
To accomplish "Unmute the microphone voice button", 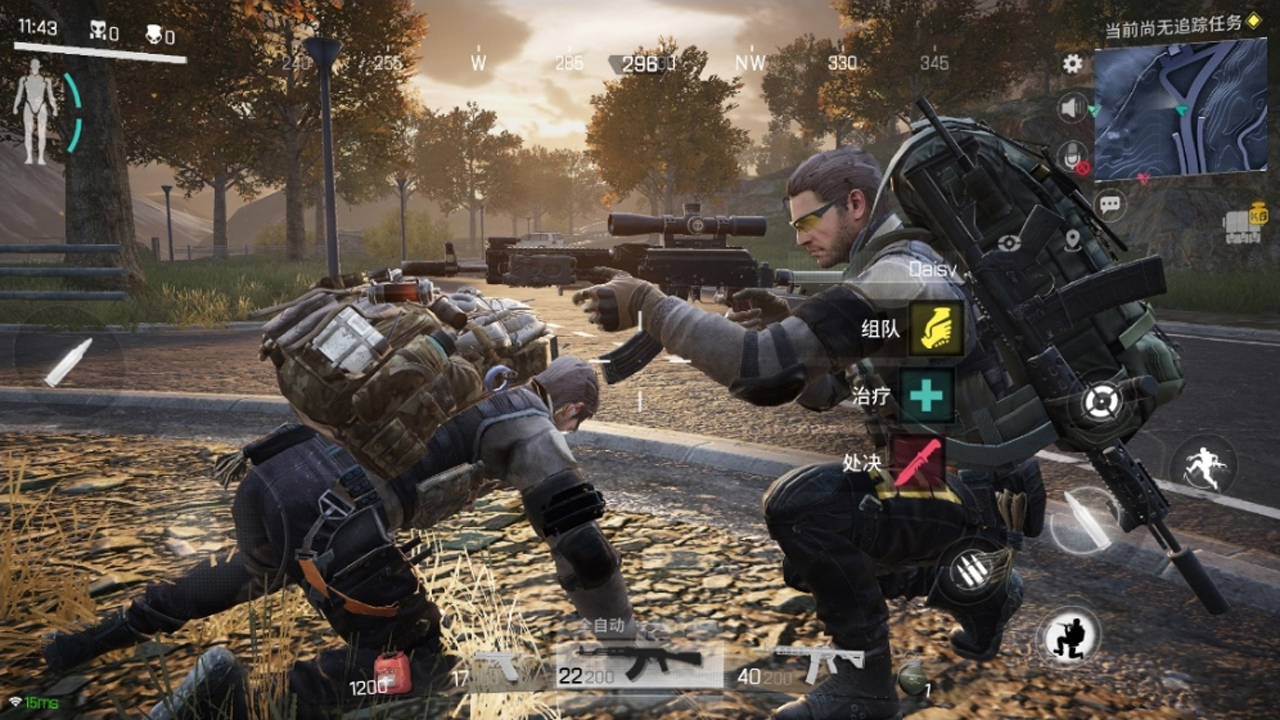I will [x=1073, y=155].
